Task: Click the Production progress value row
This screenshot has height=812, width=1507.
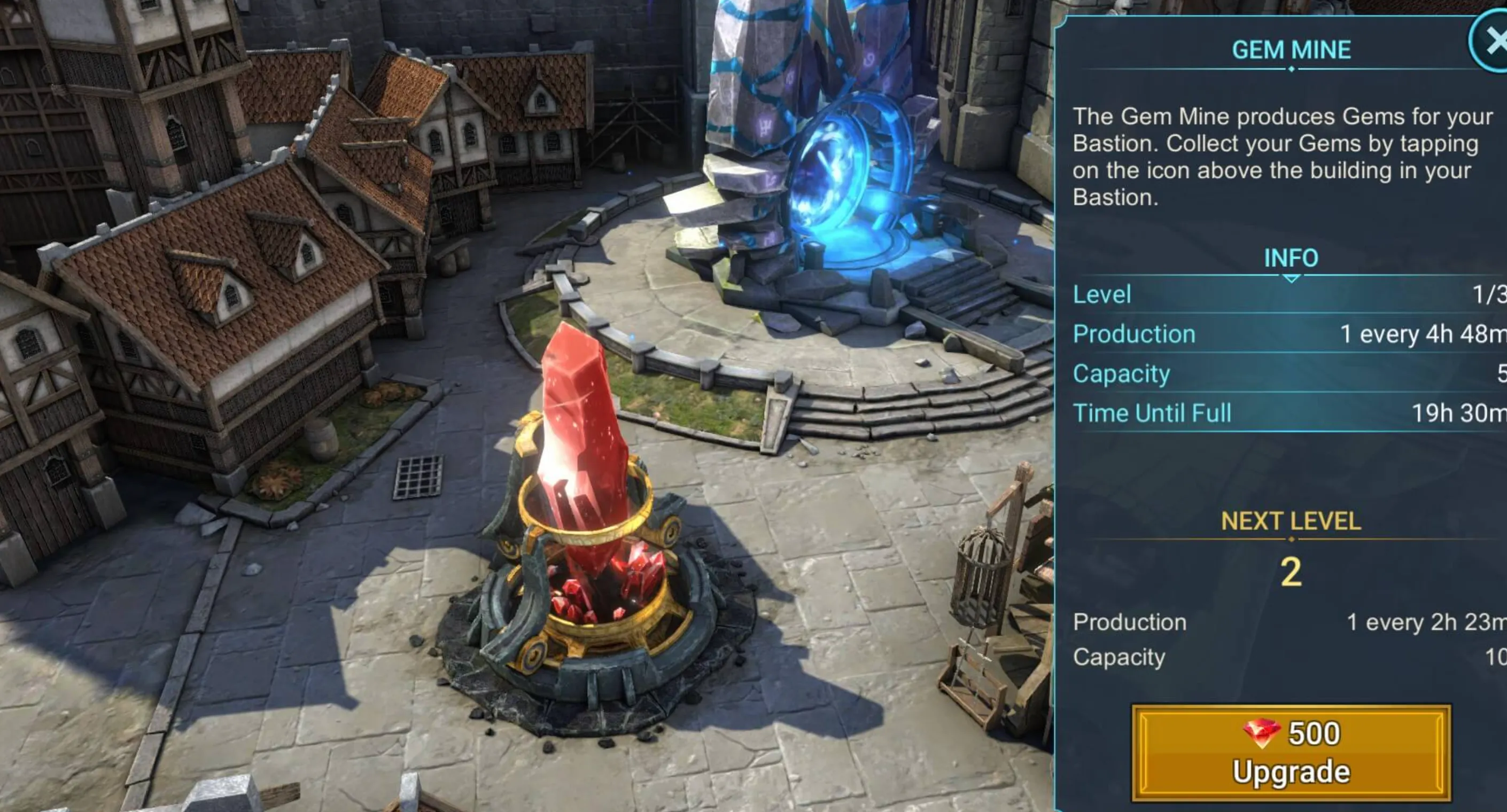Action: 1229,334
